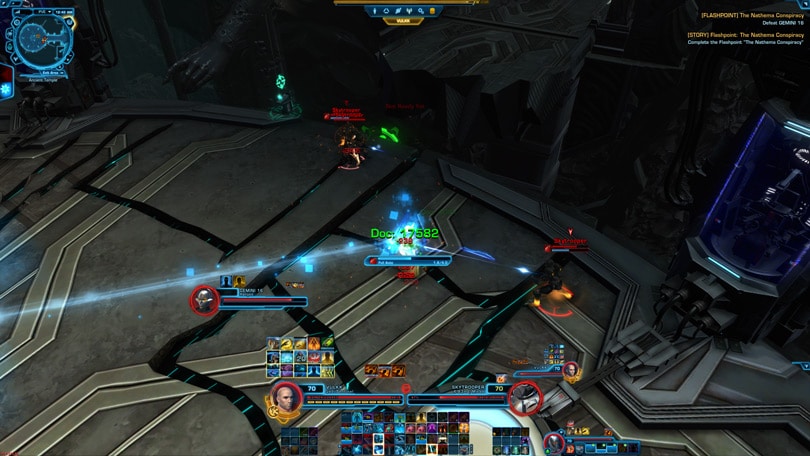The image size is (810, 456).
Task: Select the Skytrooper target portrait
Action: [x=525, y=397]
